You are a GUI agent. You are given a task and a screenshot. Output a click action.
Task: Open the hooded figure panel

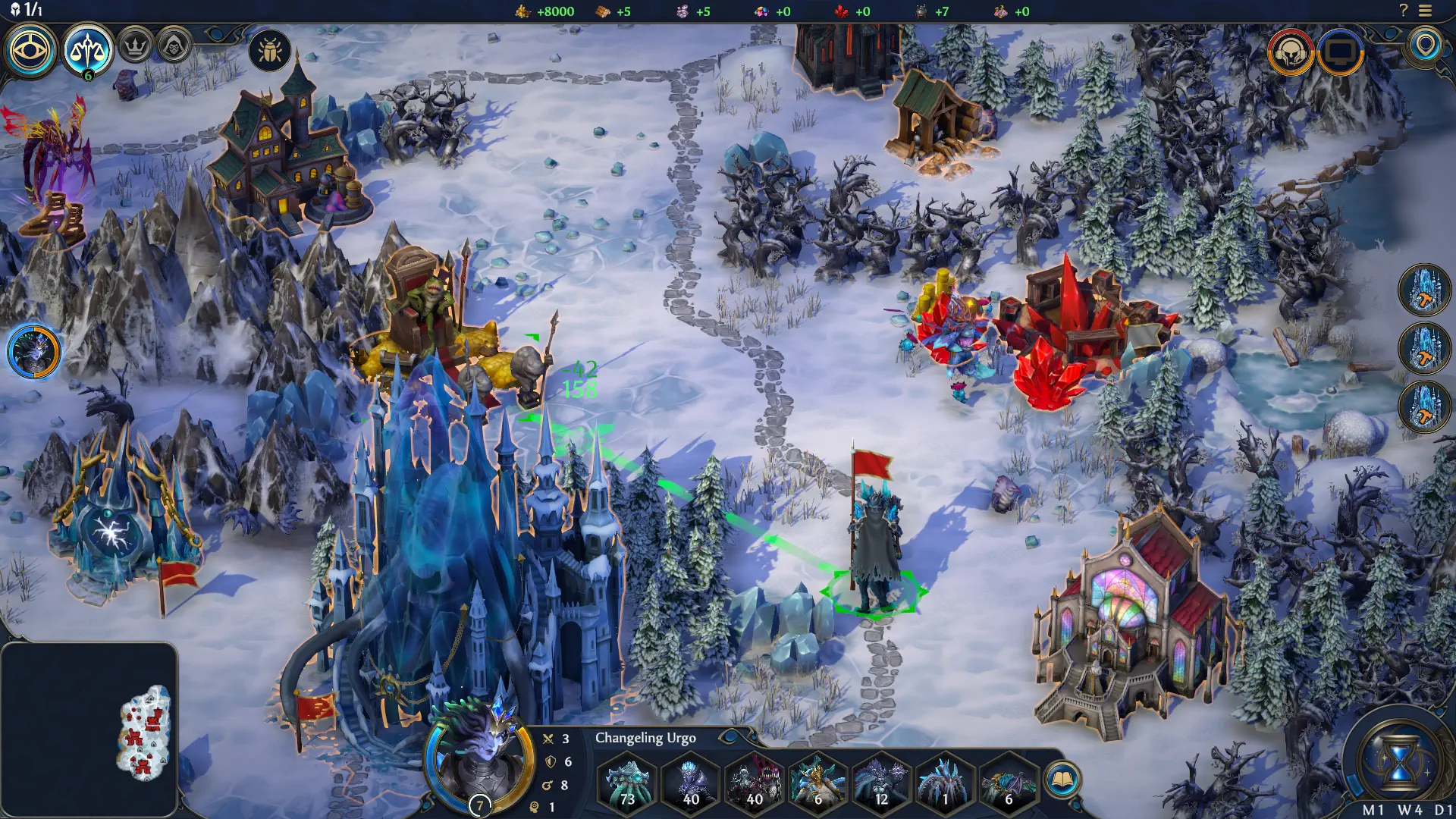click(x=174, y=47)
